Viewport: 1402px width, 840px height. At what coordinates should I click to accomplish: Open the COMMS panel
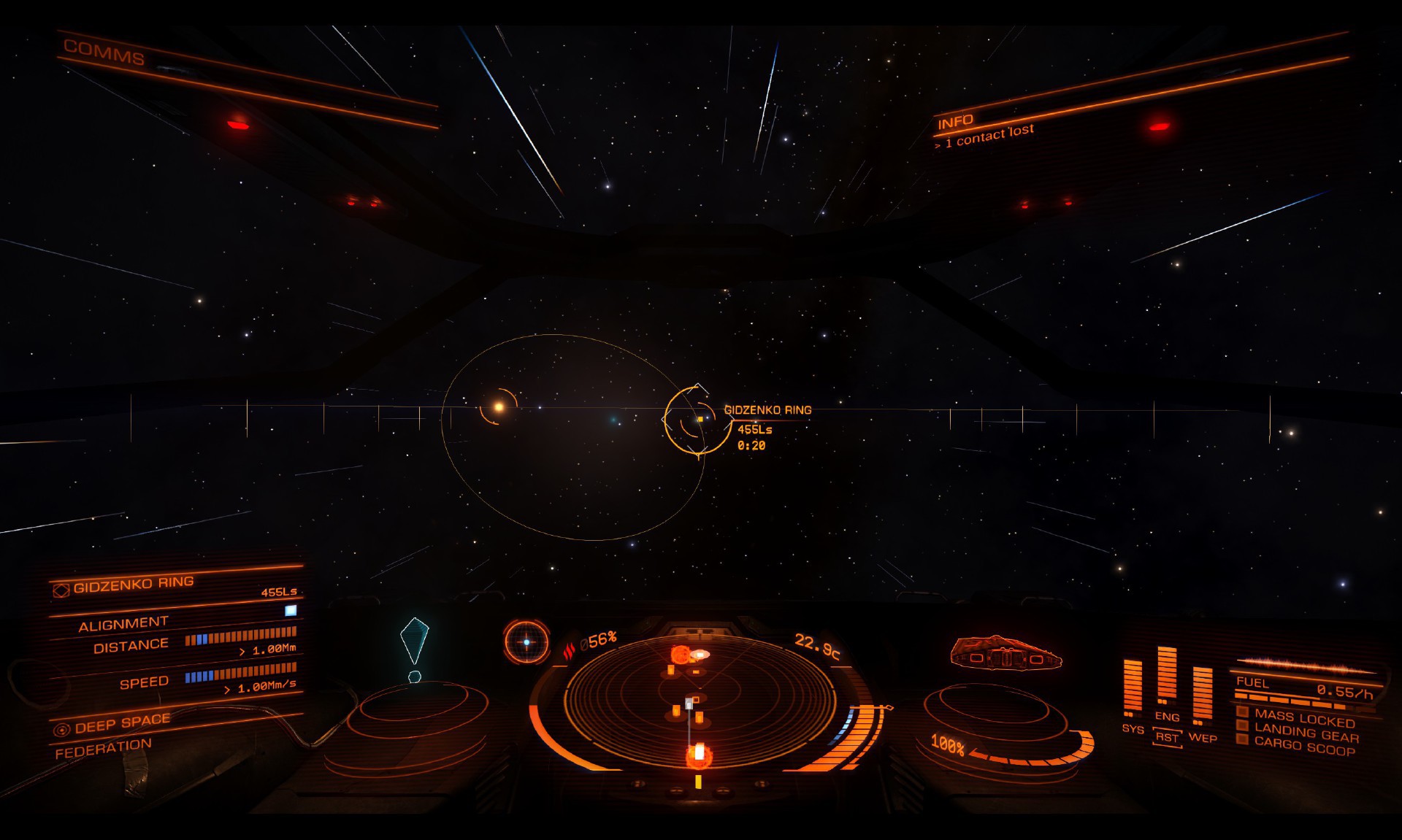click(x=104, y=52)
